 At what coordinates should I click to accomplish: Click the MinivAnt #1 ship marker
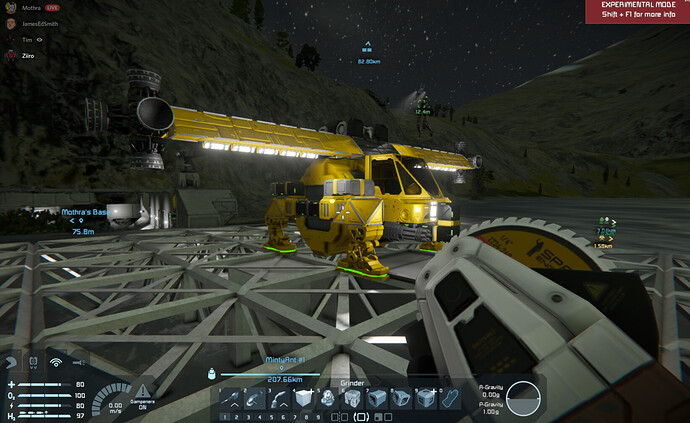pyautogui.click(x=284, y=360)
